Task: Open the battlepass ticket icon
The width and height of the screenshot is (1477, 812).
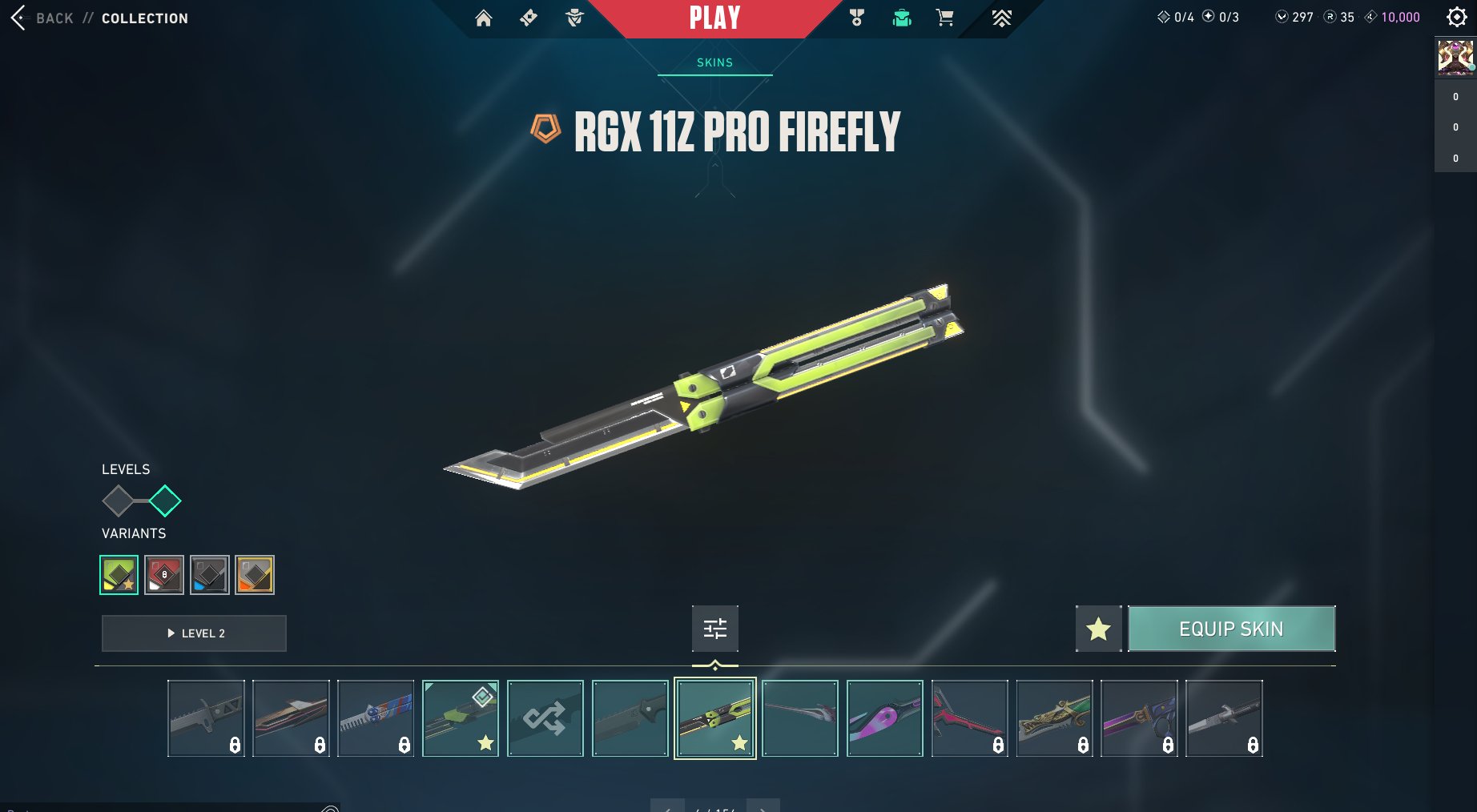Action: (529, 18)
